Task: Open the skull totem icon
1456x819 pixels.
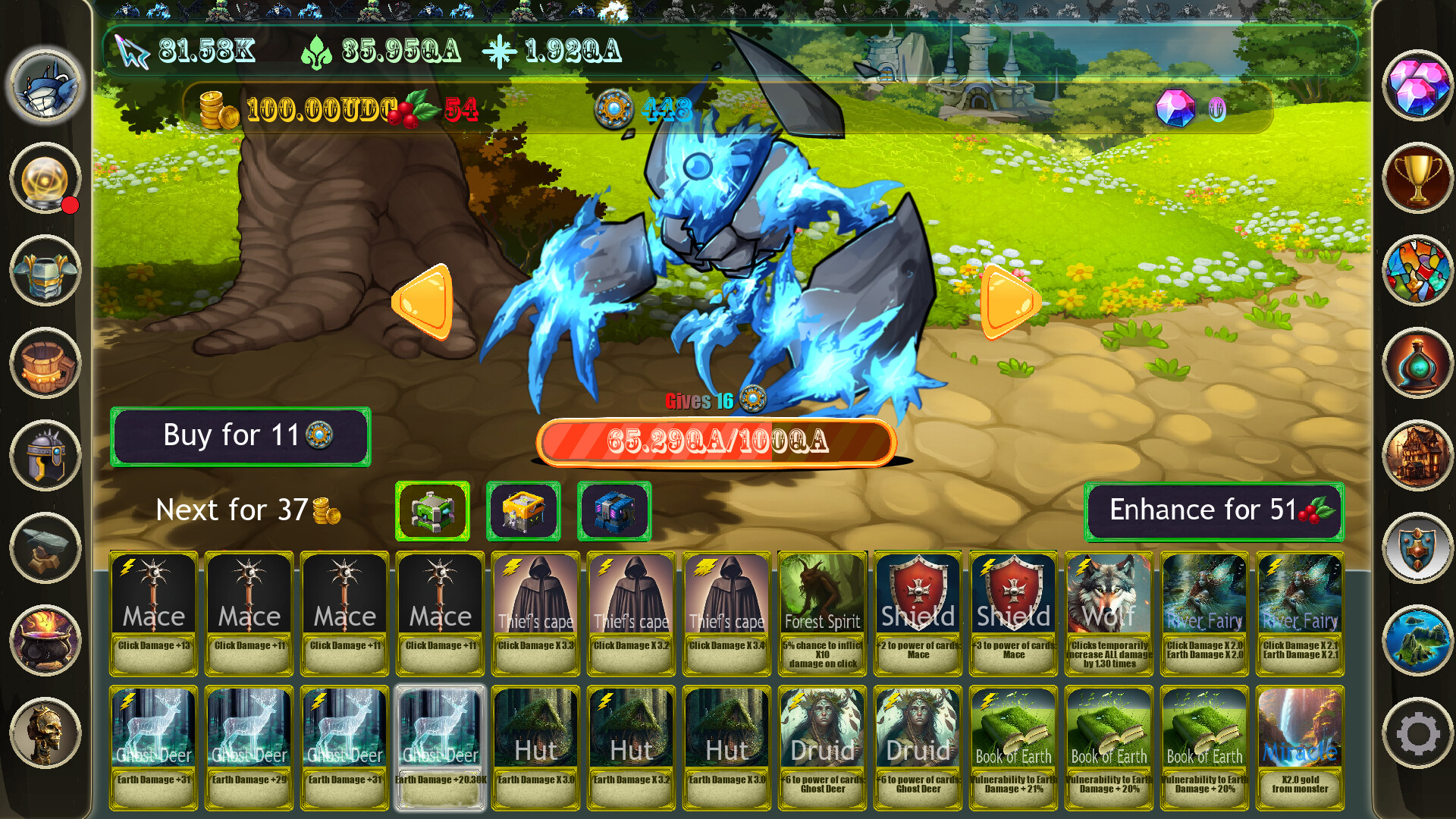Action: click(44, 730)
